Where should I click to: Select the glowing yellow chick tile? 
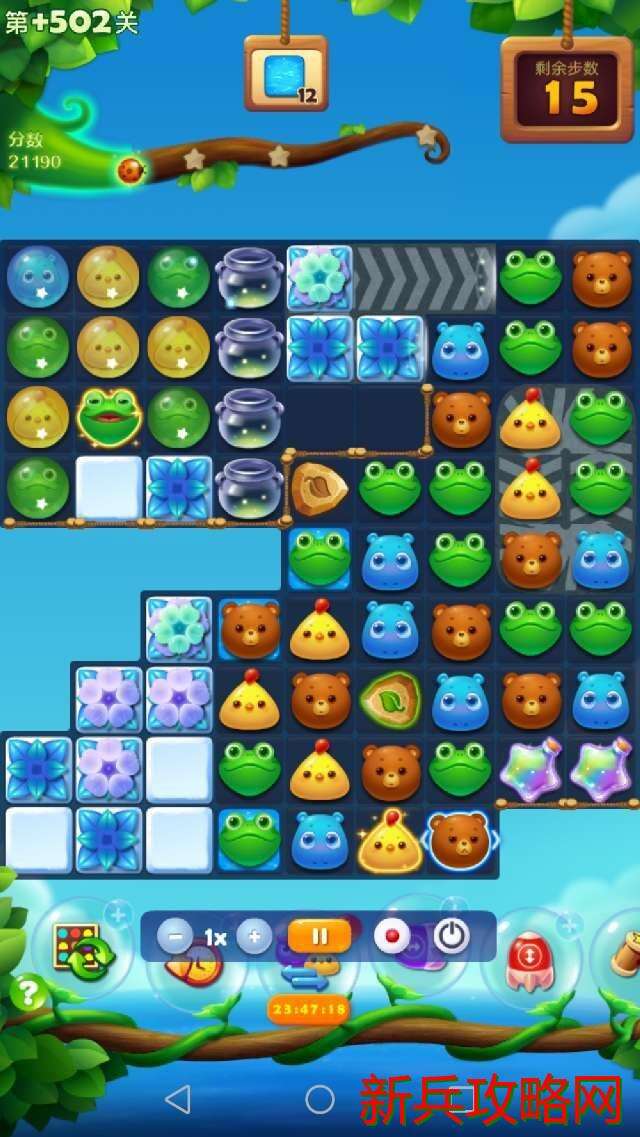pyautogui.click(x=389, y=842)
